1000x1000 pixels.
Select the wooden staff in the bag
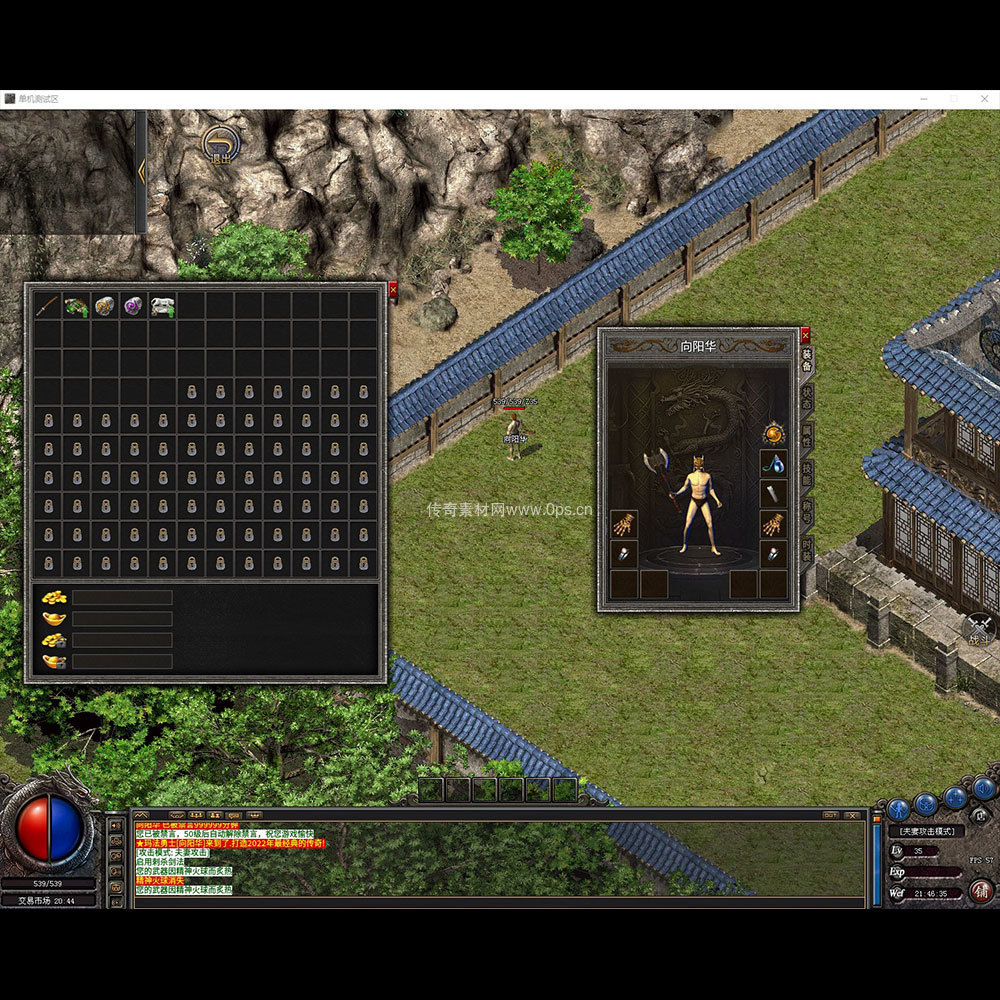(47, 305)
